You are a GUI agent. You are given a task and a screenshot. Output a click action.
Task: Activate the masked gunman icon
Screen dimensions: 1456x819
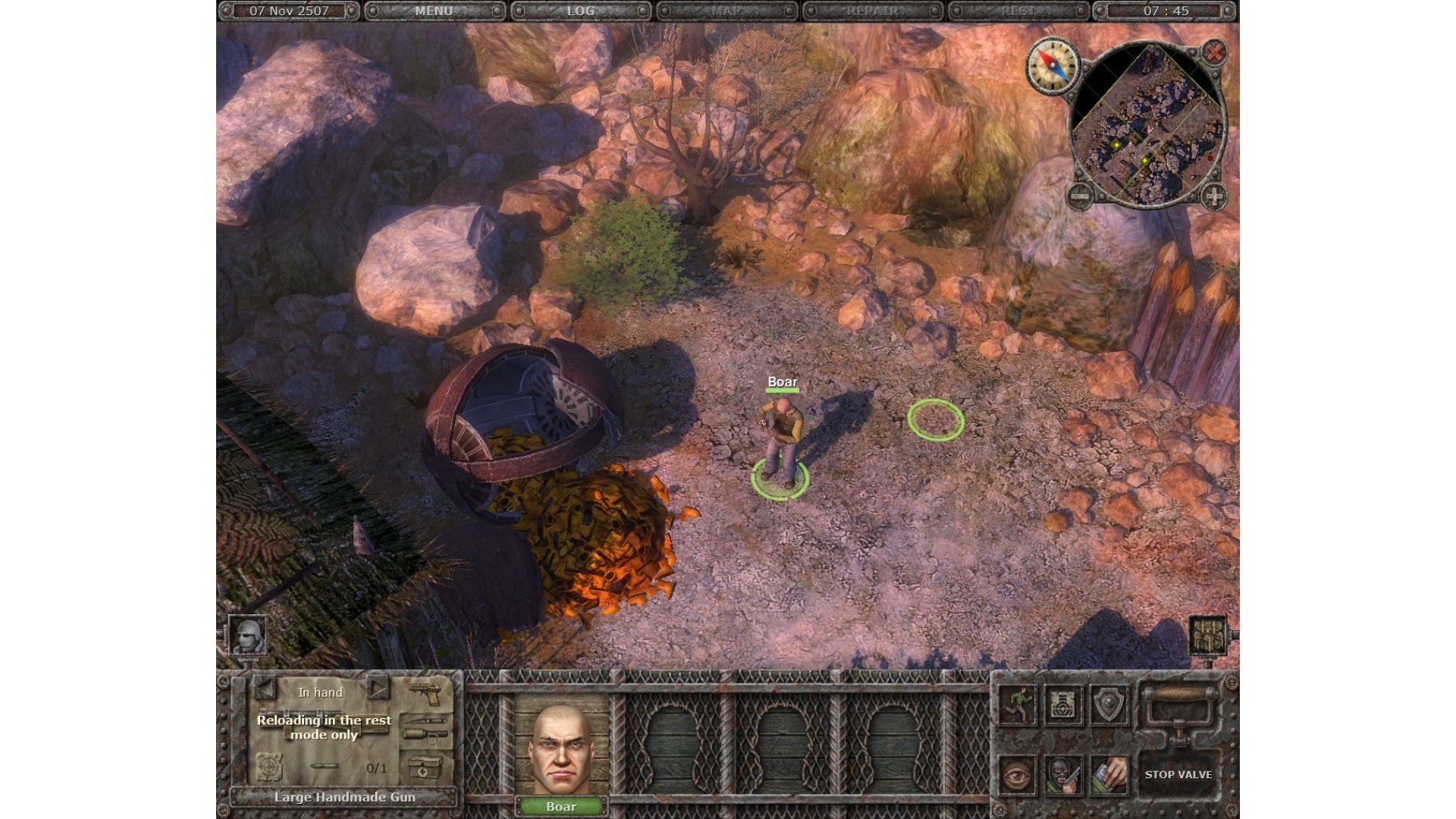[x=1063, y=774]
